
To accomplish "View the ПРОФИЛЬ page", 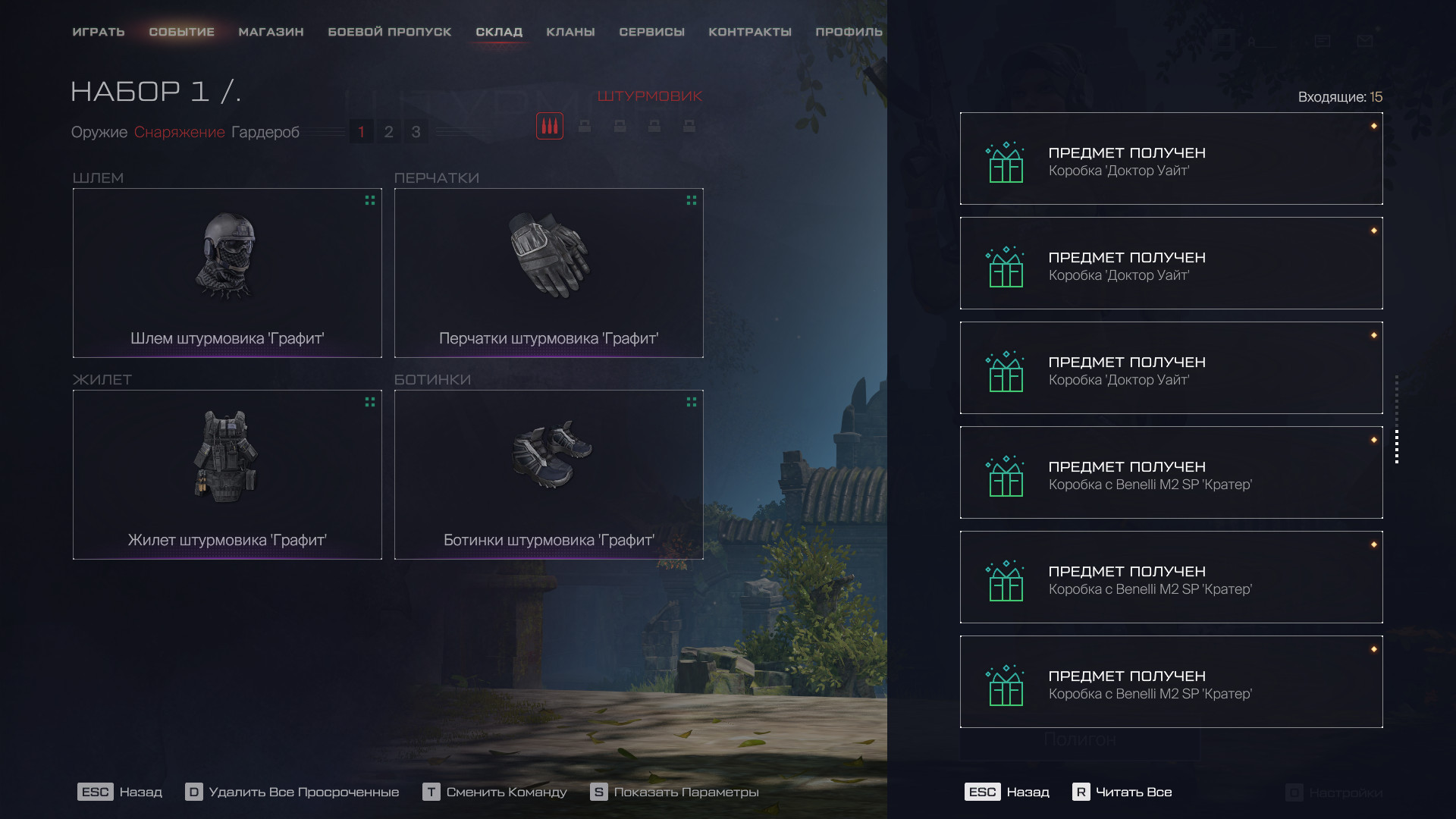I will (849, 32).
